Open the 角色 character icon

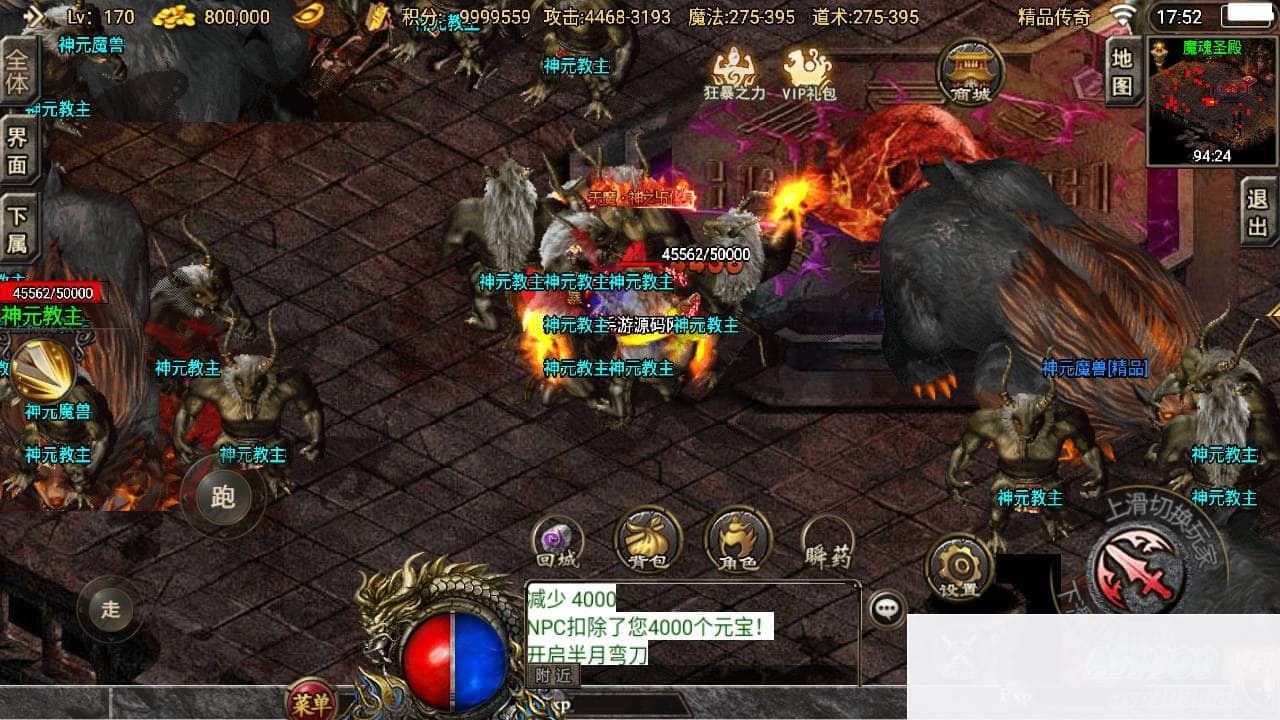tap(736, 540)
